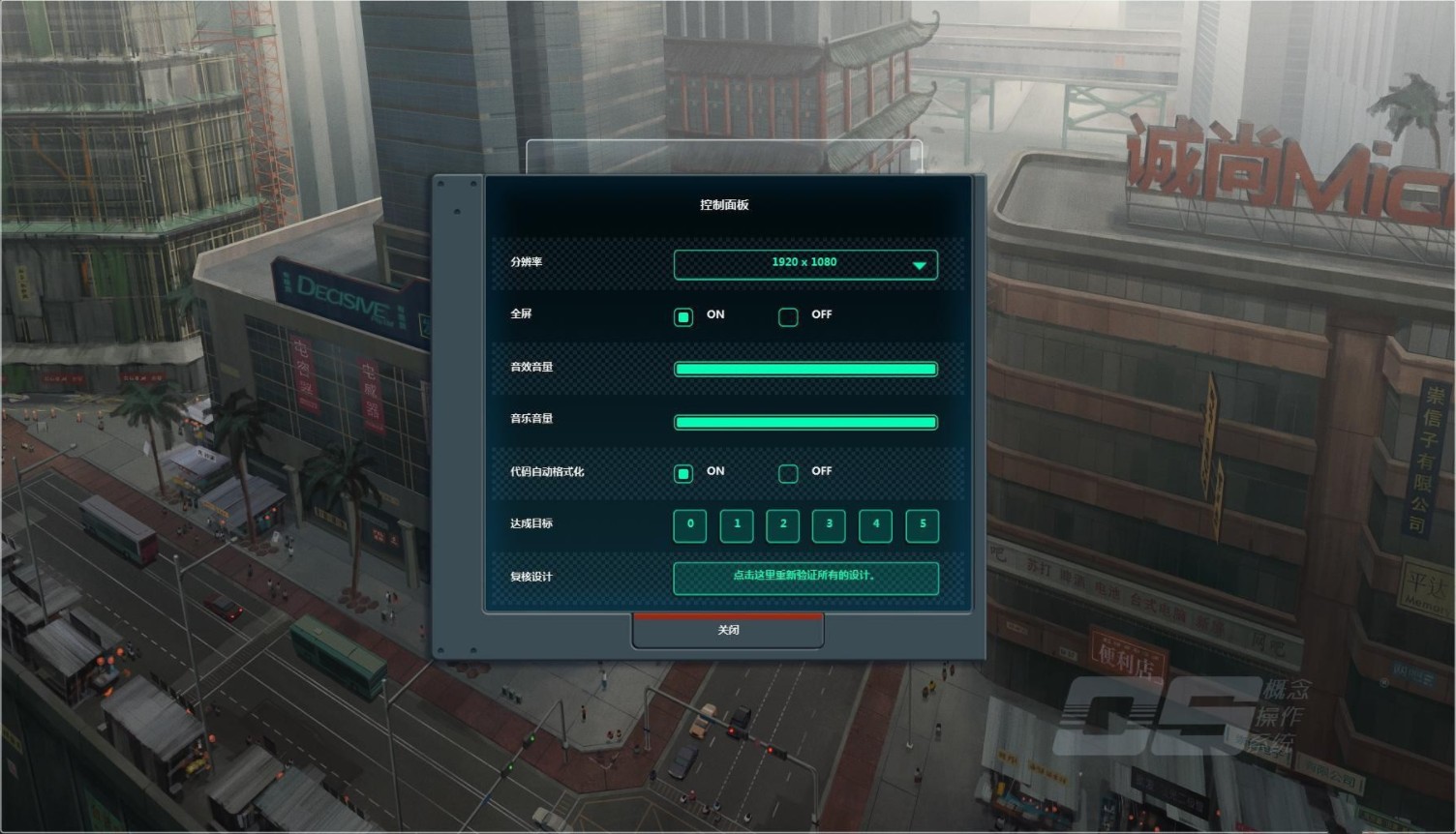Set code auto-formatting to OFF
This screenshot has height=834, width=1456.
click(x=788, y=473)
